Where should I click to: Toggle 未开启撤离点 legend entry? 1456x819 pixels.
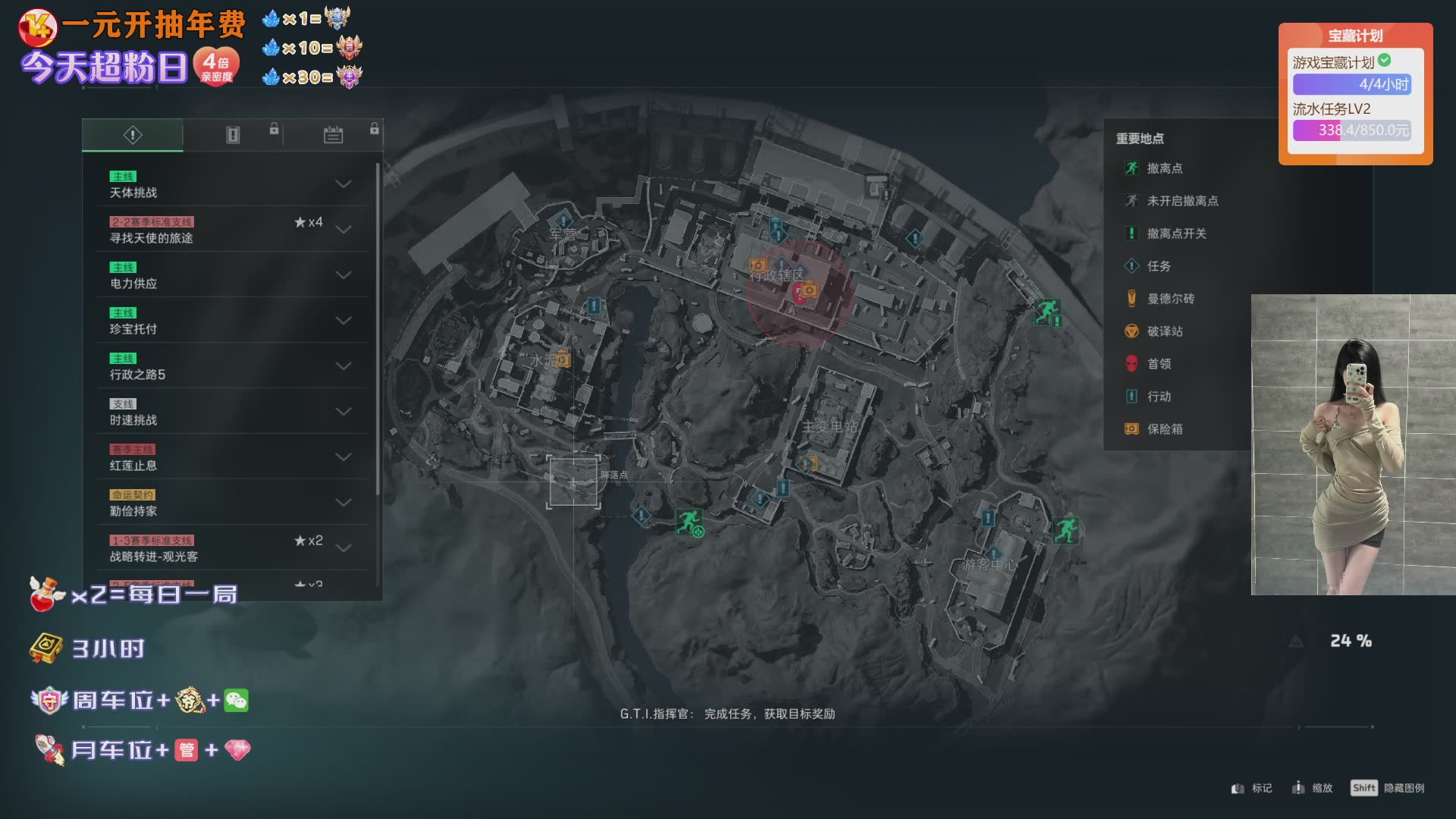[x=1181, y=201]
